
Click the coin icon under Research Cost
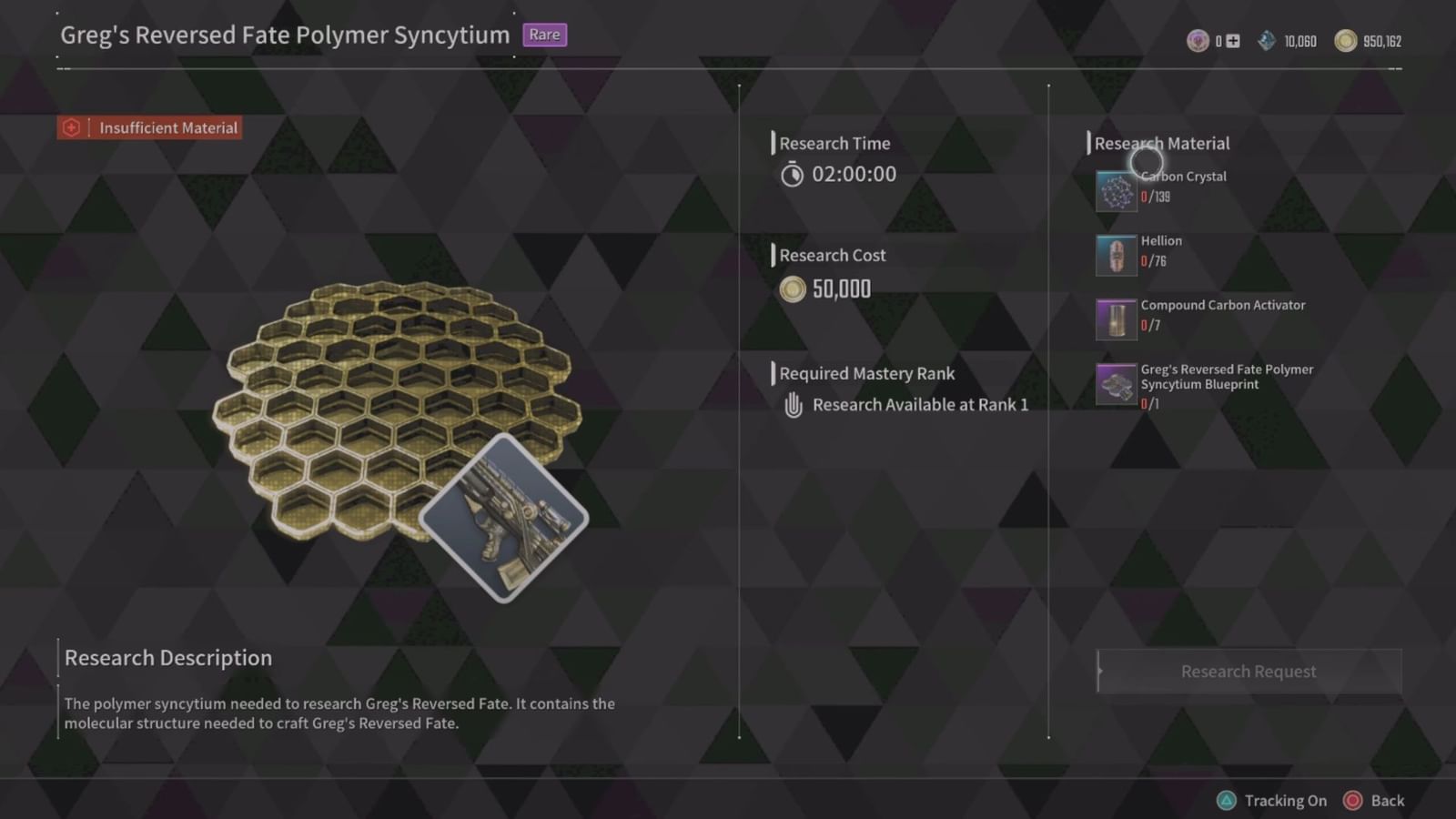[793, 288]
